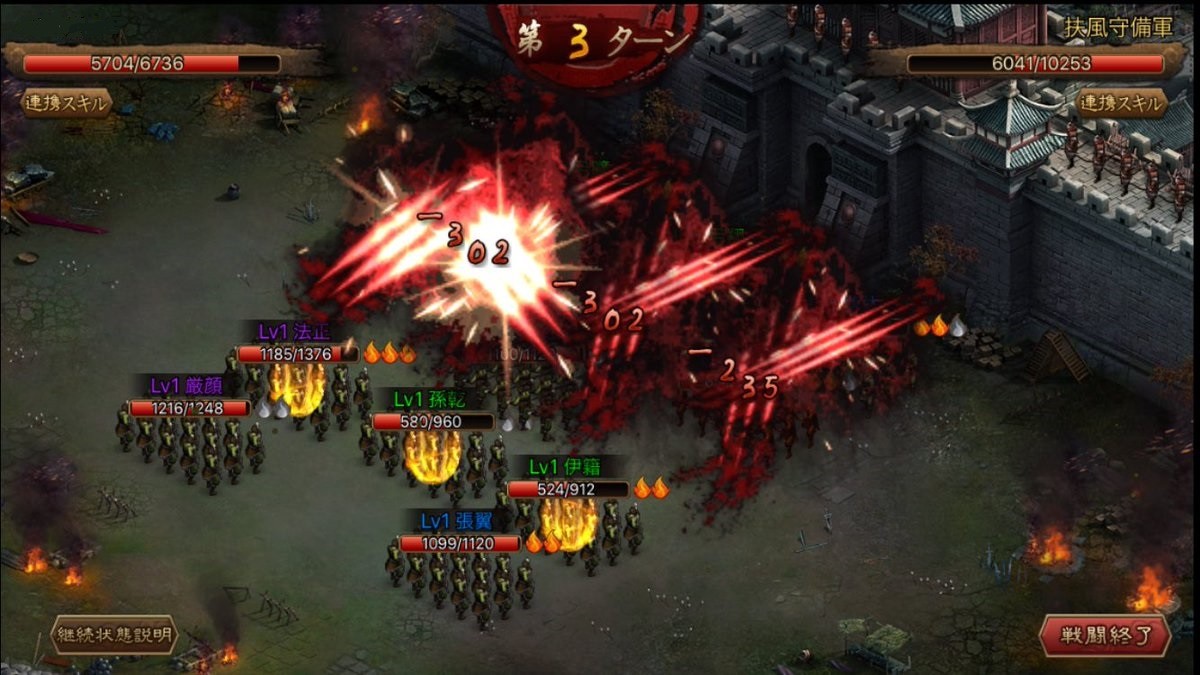Show the 扶風守備軍 enemy's 連携スキル
The width and height of the screenshot is (1200, 675).
(x=1121, y=103)
